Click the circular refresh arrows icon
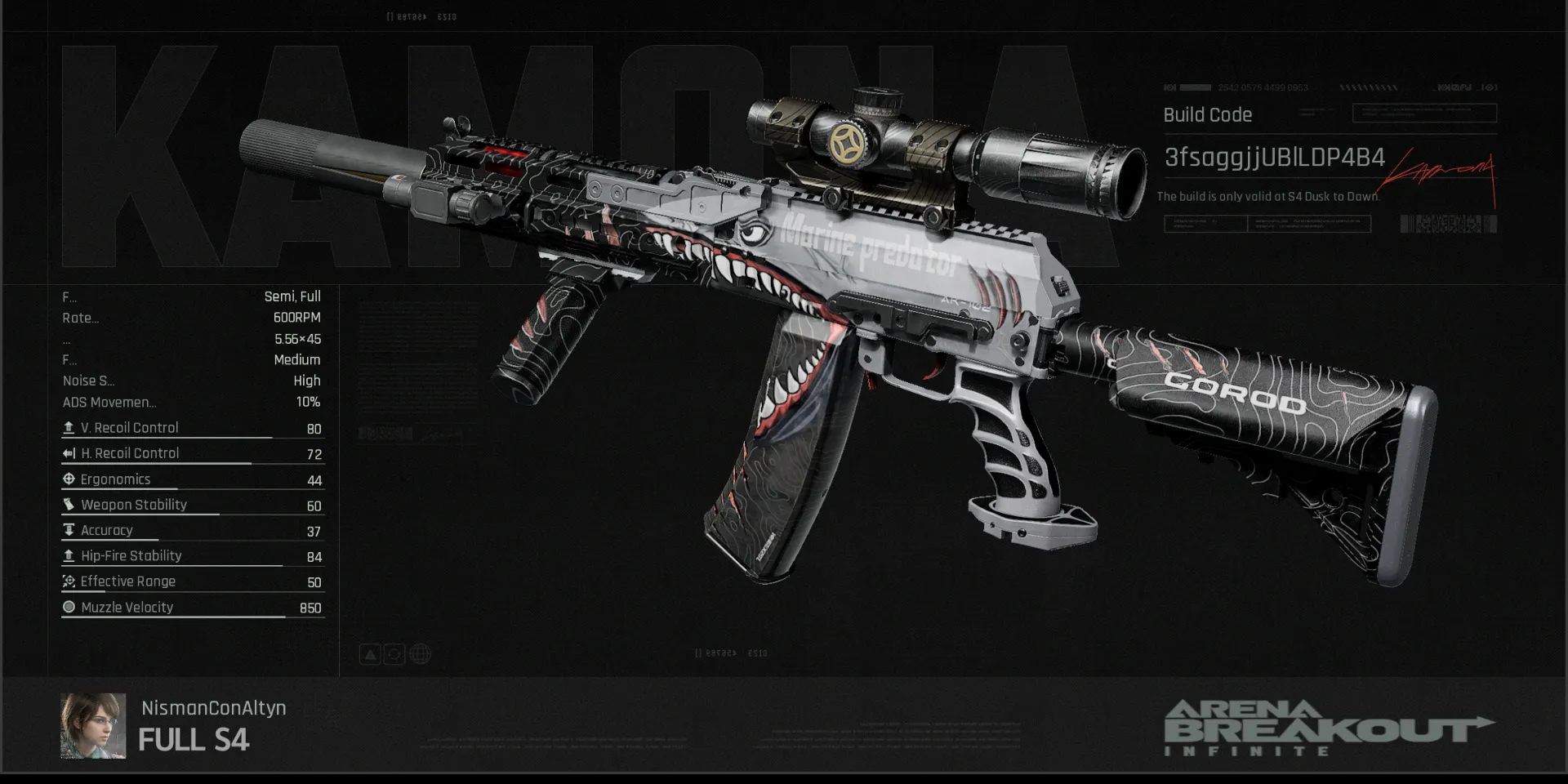The image size is (1568, 784). [394, 654]
